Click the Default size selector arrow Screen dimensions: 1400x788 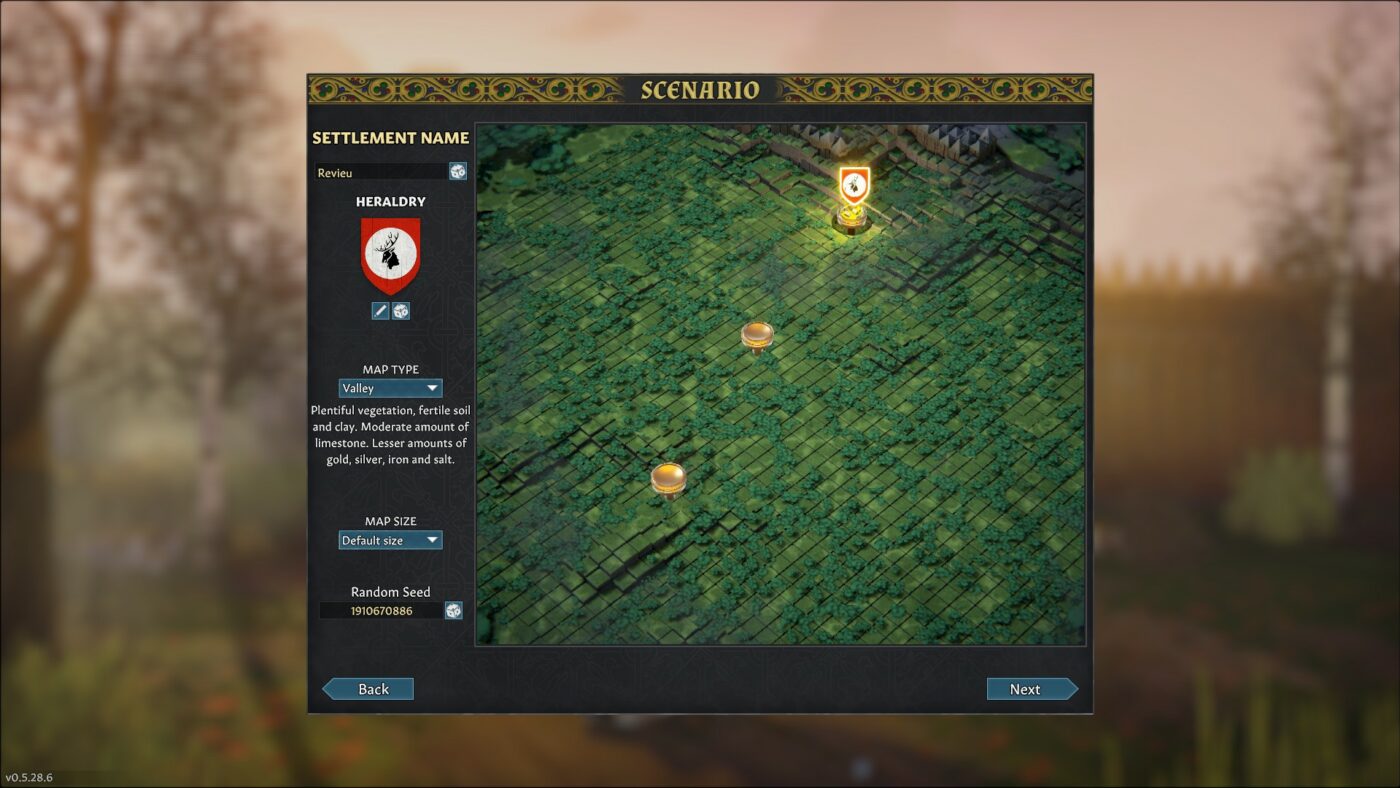coord(434,539)
